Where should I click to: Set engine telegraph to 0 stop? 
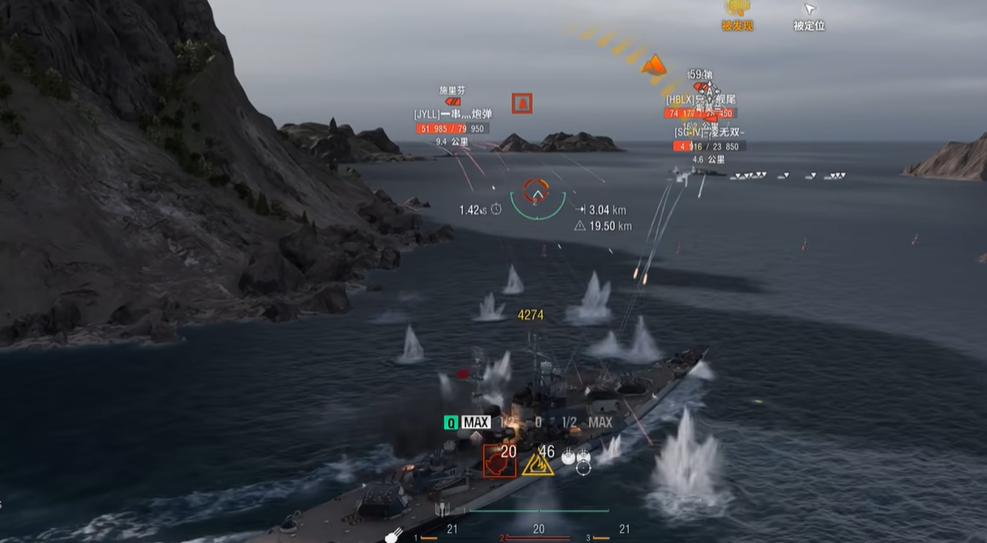pyautogui.click(x=538, y=422)
